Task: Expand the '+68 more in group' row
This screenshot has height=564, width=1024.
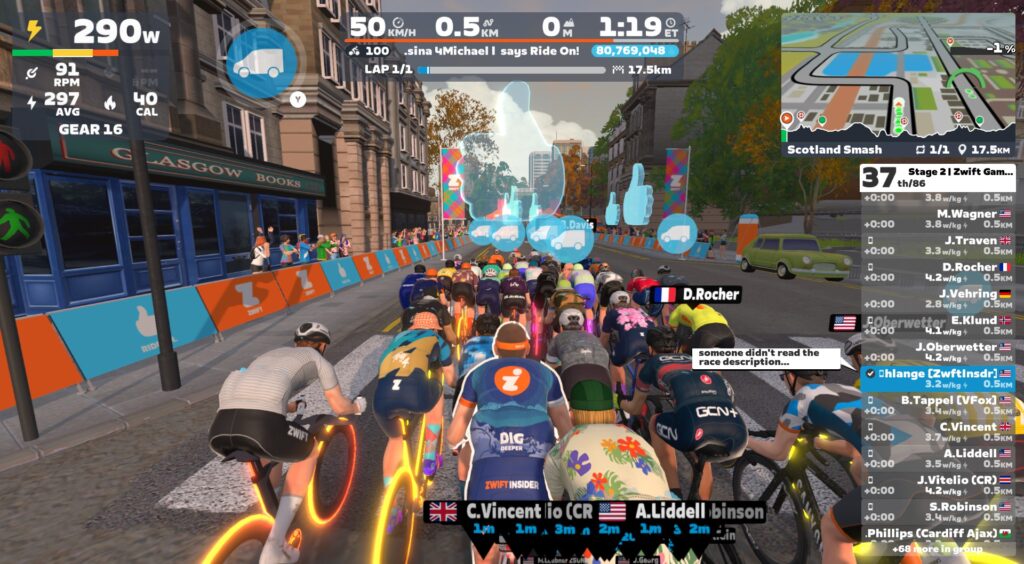Action: click(x=938, y=549)
